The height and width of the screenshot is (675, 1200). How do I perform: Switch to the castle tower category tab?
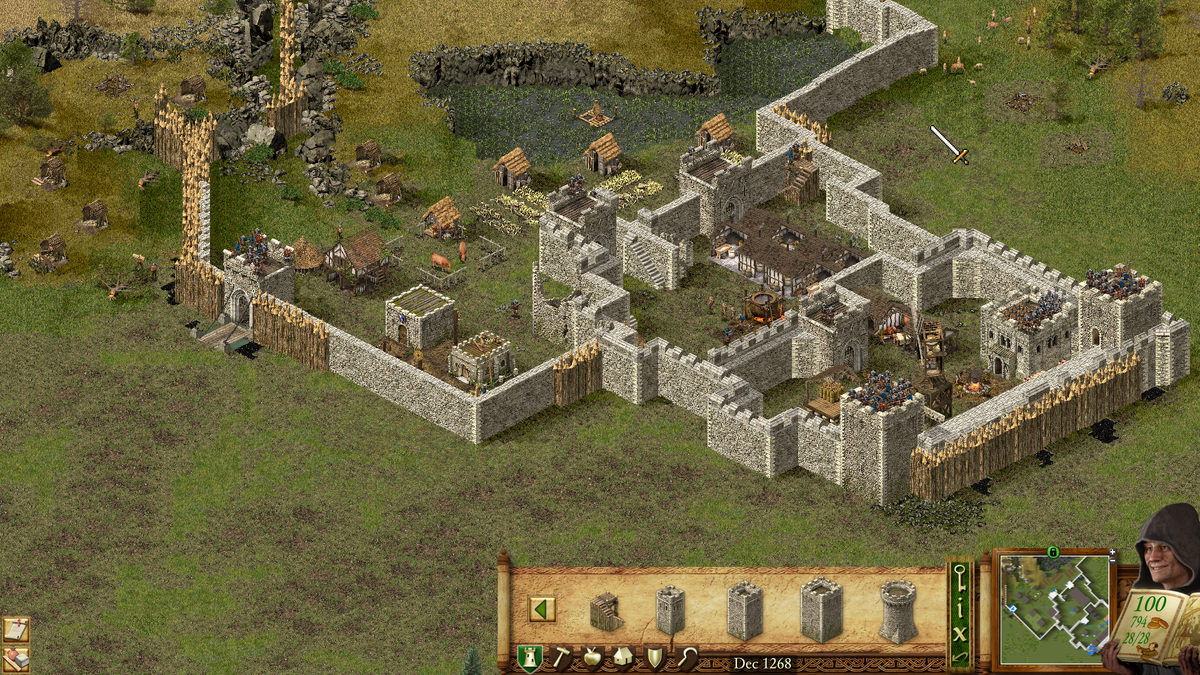(x=529, y=657)
